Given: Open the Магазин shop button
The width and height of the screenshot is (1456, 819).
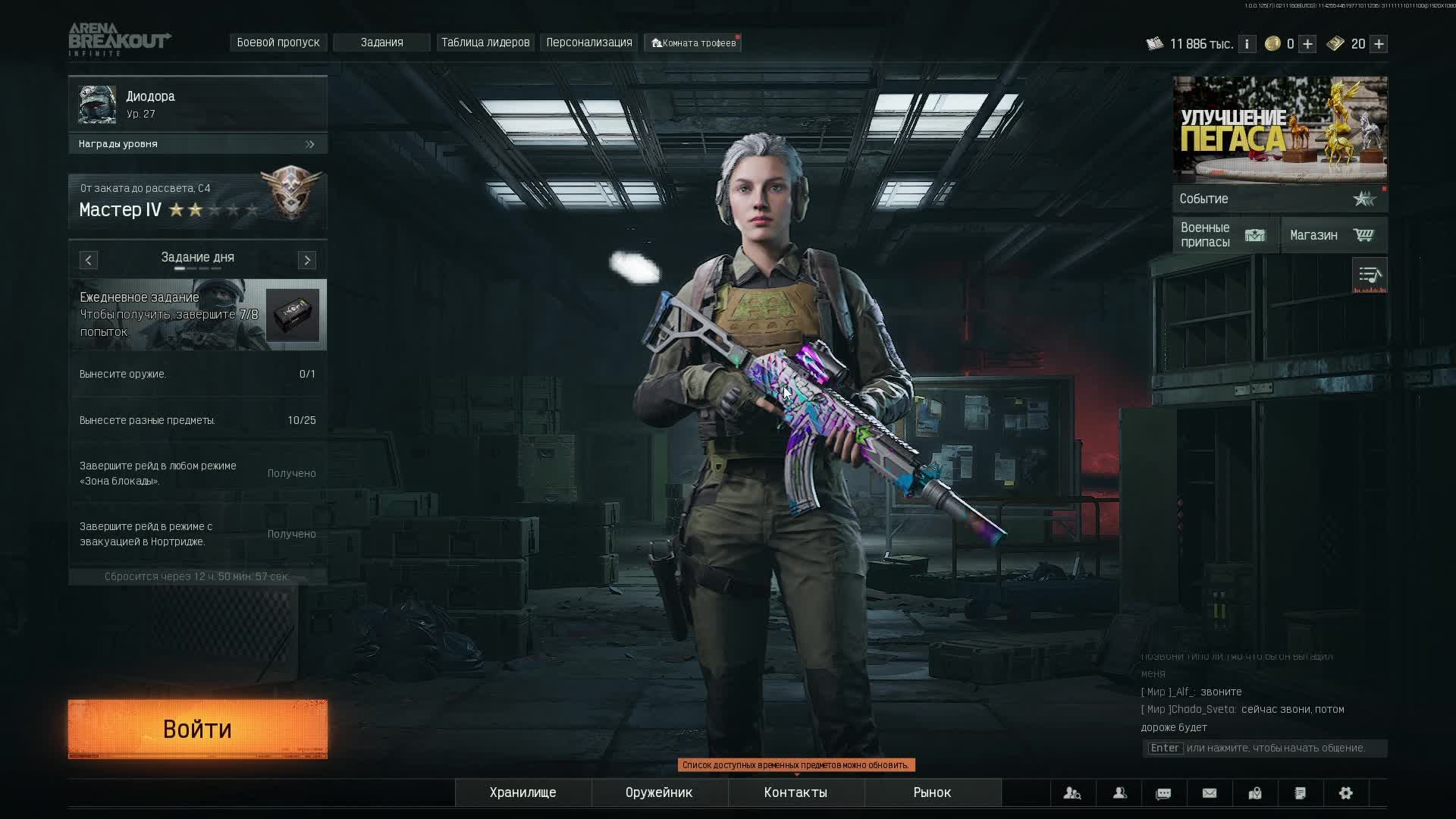Looking at the screenshot, I should 1334,235.
